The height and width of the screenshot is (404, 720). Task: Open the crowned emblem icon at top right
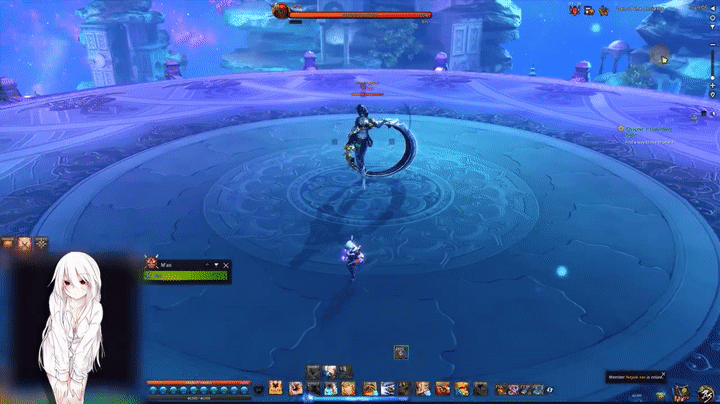pos(604,10)
